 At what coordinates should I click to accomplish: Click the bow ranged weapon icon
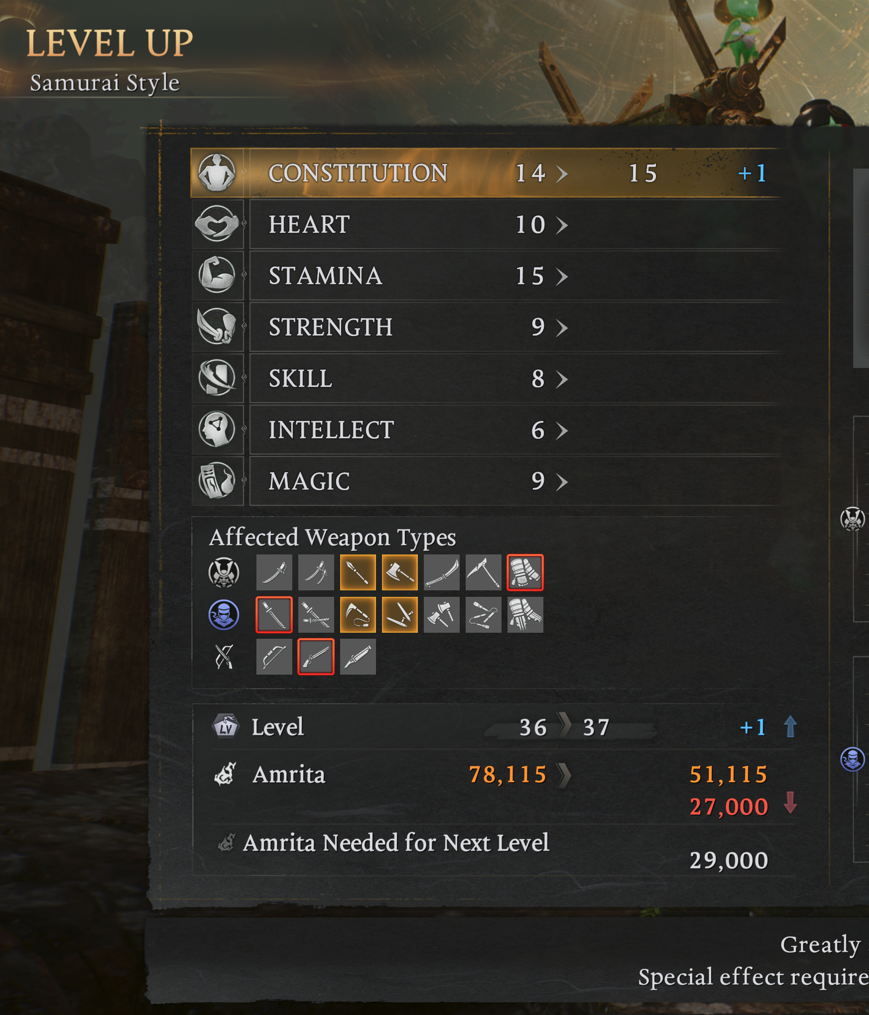pos(274,657)
